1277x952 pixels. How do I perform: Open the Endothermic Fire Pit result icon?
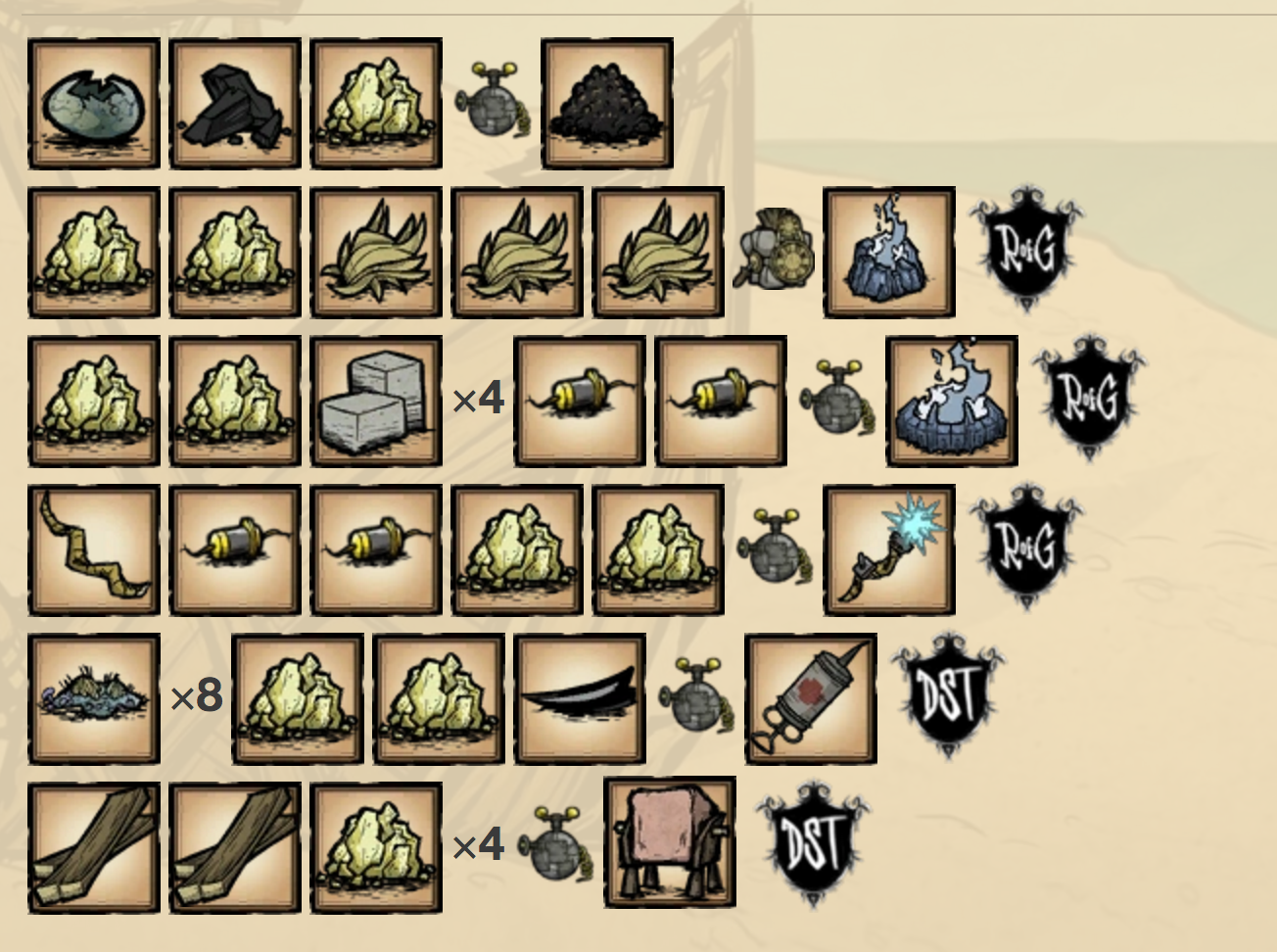[x=952, y=401]
